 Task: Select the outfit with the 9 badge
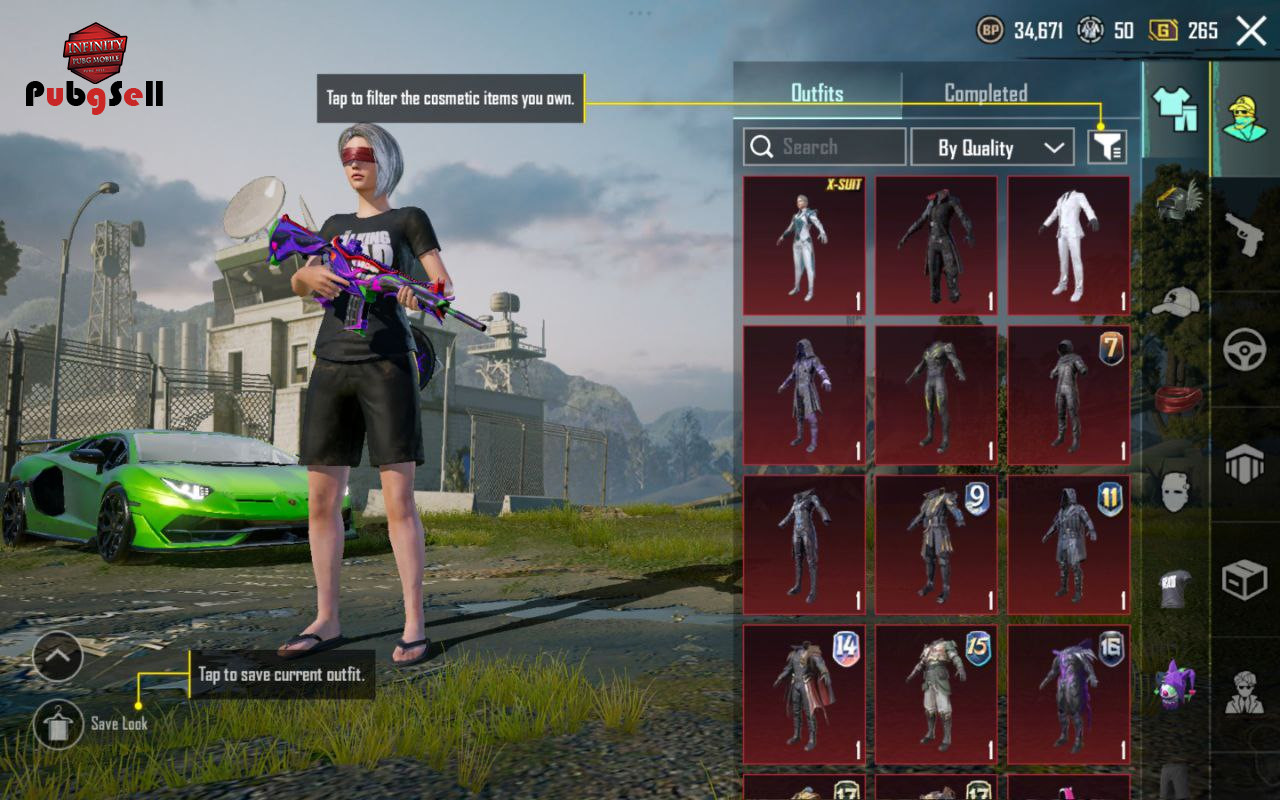[936, 544]
